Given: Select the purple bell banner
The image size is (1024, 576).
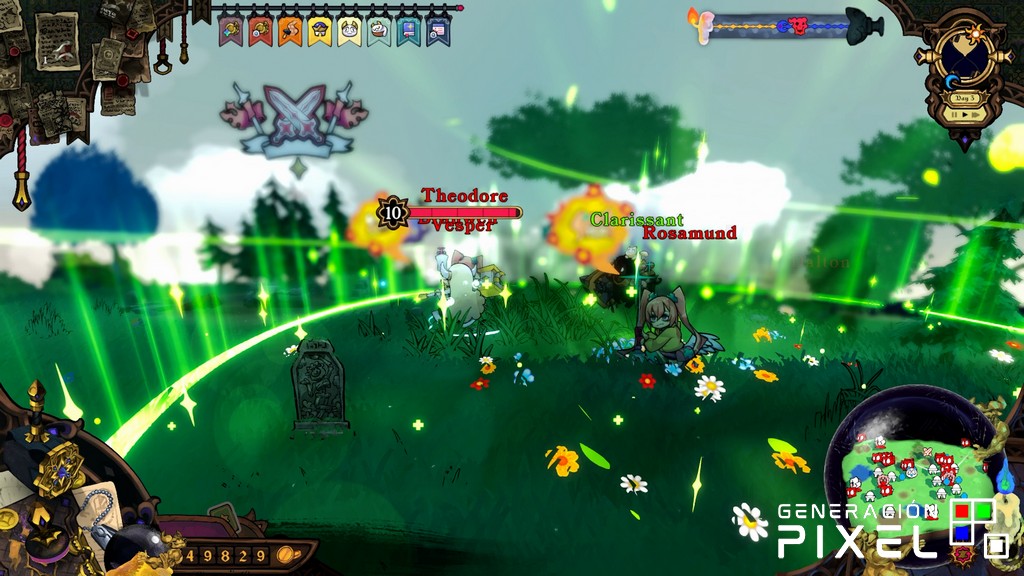Looking at the screenshot, I should click(230, 31).
